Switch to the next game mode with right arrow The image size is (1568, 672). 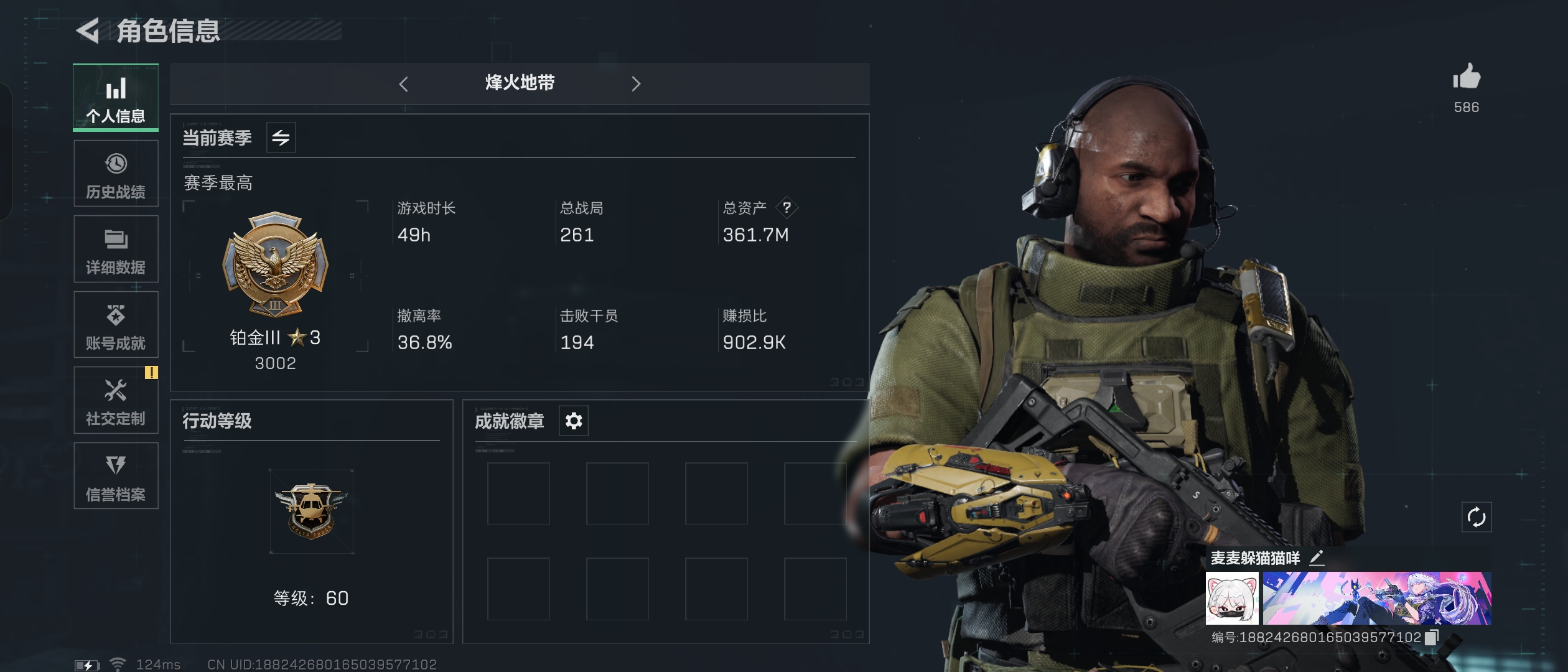[x=635, y=84]
